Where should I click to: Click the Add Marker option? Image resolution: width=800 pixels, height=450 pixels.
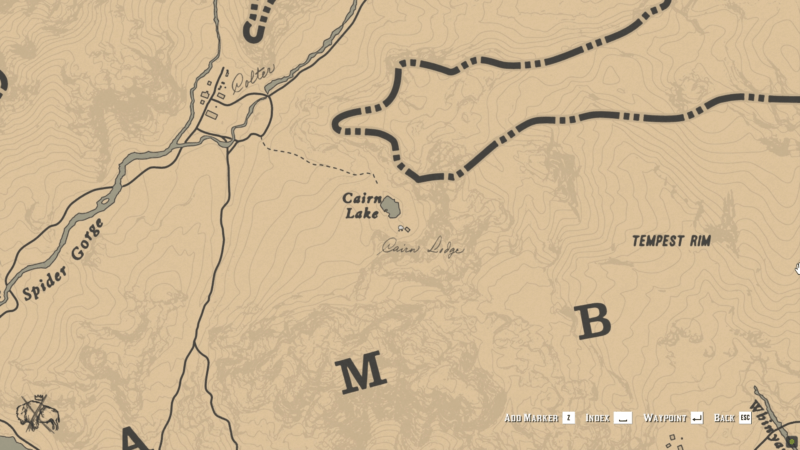539,417
